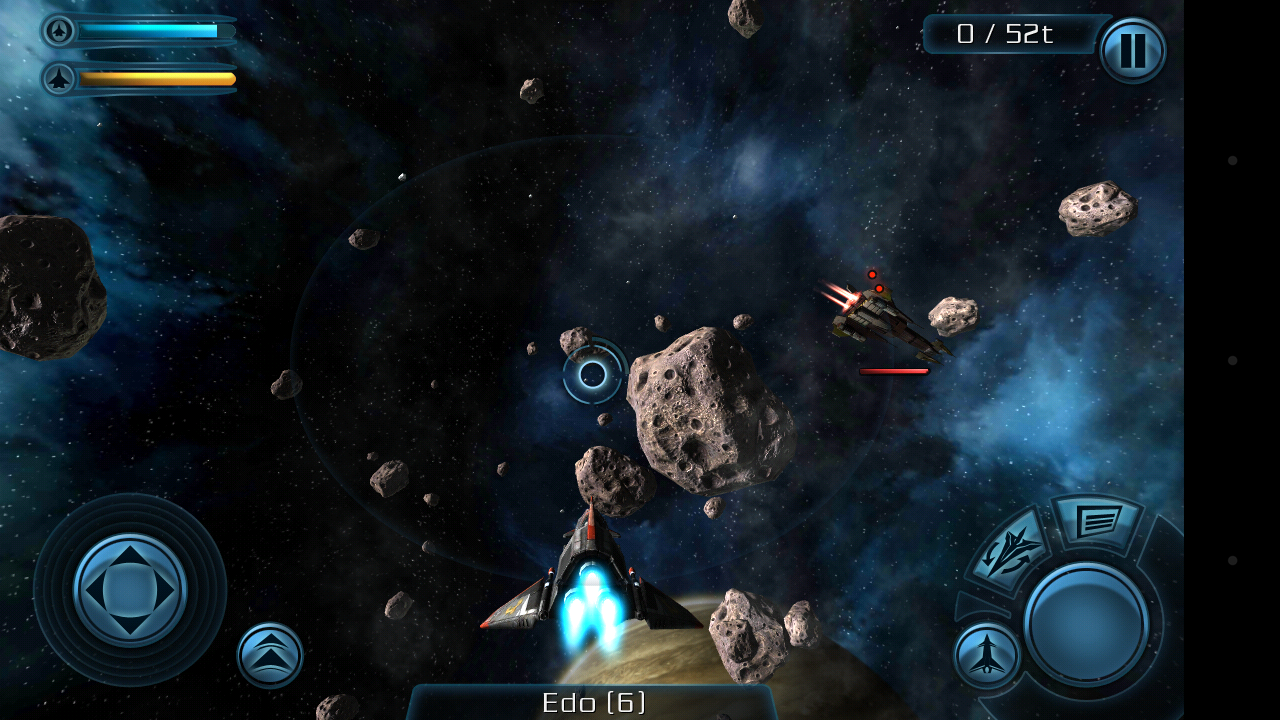Open the list menu button
Screen dimensions: 1280x720
(x=1096, y=521)
